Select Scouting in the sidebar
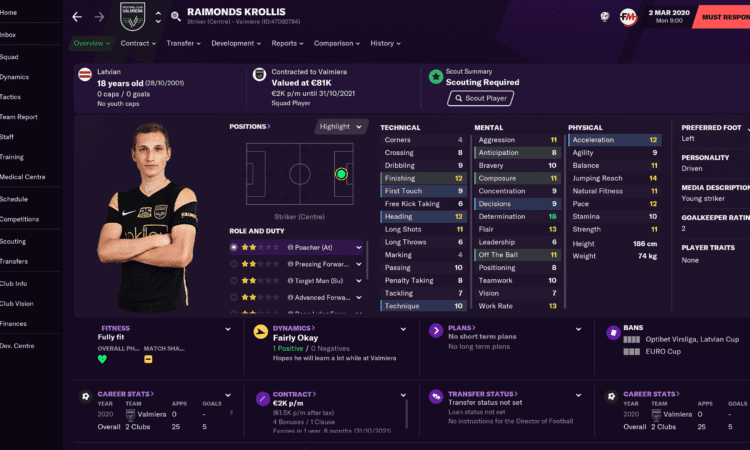 click(14, 241)
